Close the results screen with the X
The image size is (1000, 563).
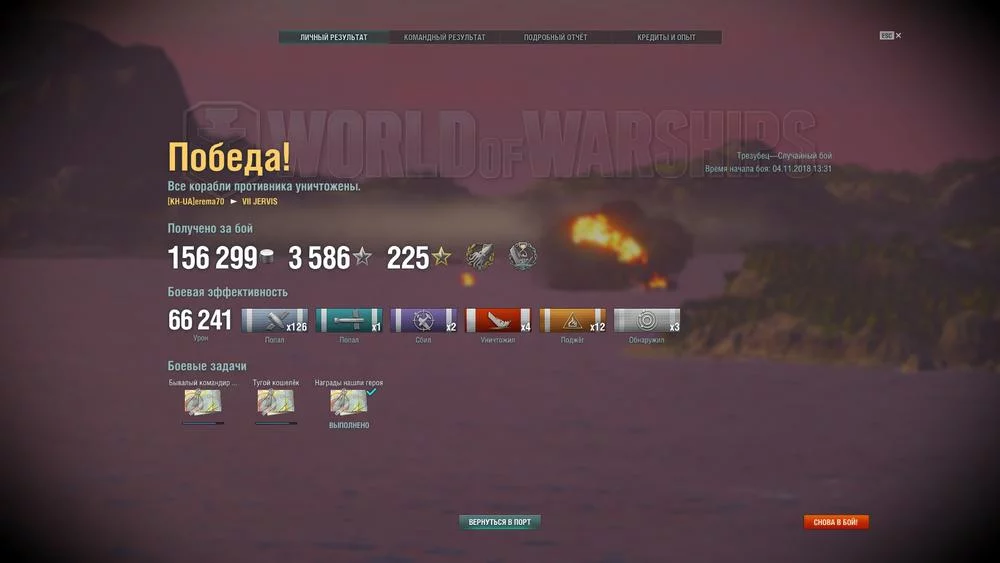pyautogui.click(x=898, y=35)
